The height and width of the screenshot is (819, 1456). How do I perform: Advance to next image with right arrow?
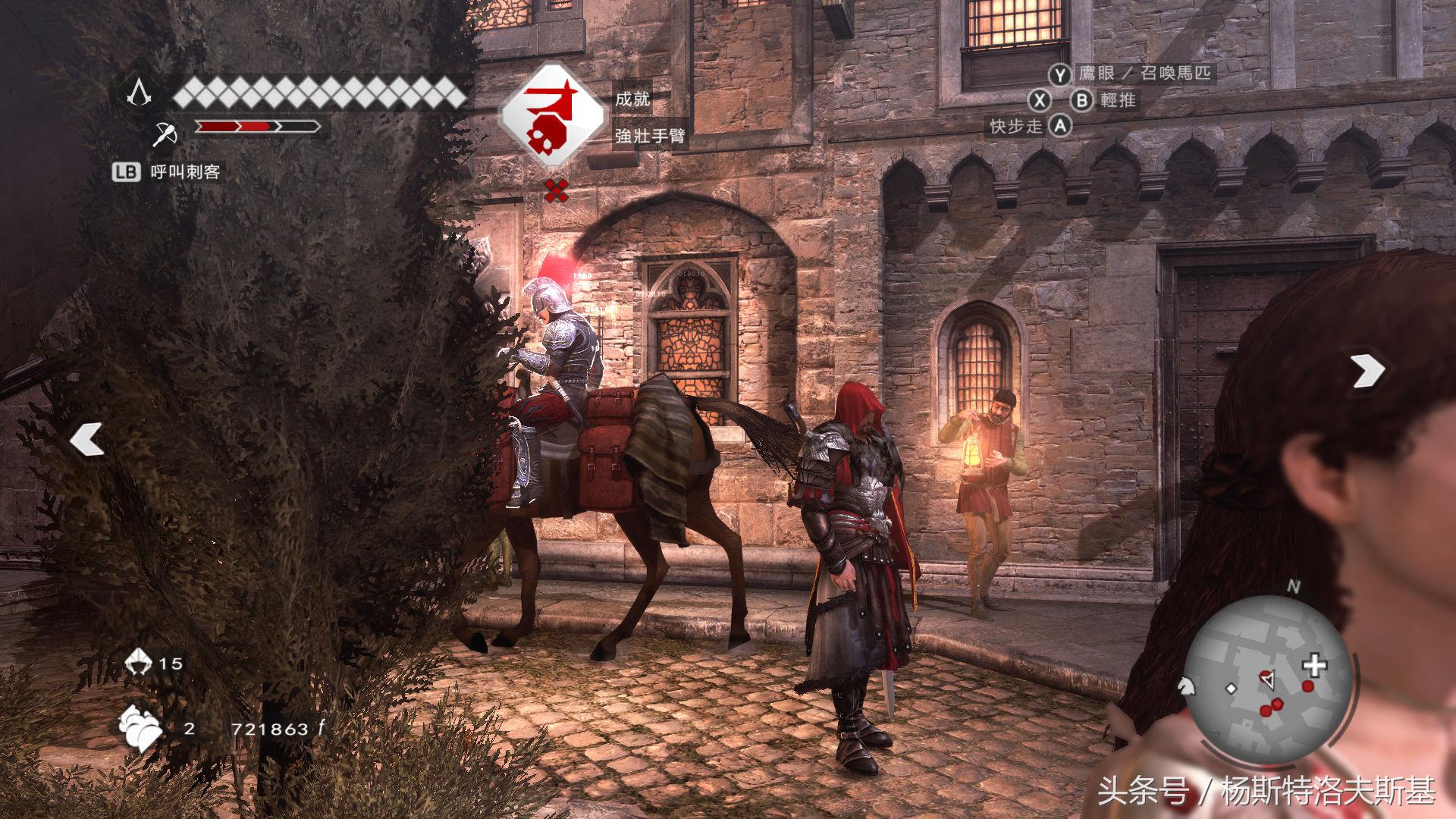tap(1367, 371)
